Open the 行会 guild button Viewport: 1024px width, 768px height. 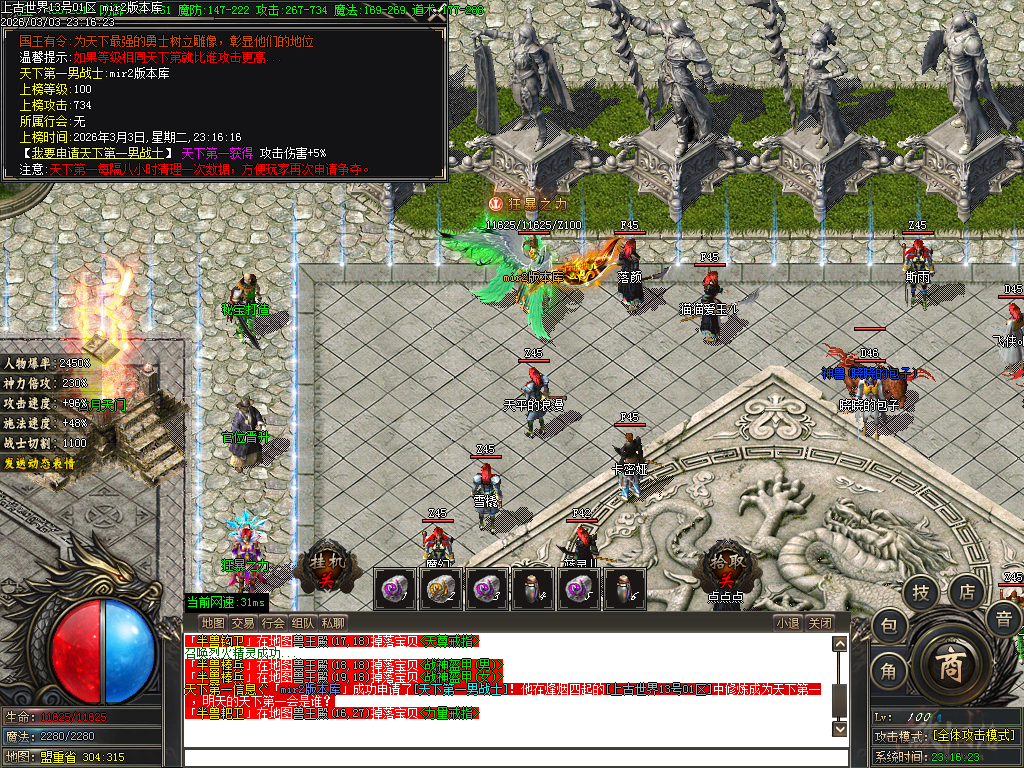273,623
